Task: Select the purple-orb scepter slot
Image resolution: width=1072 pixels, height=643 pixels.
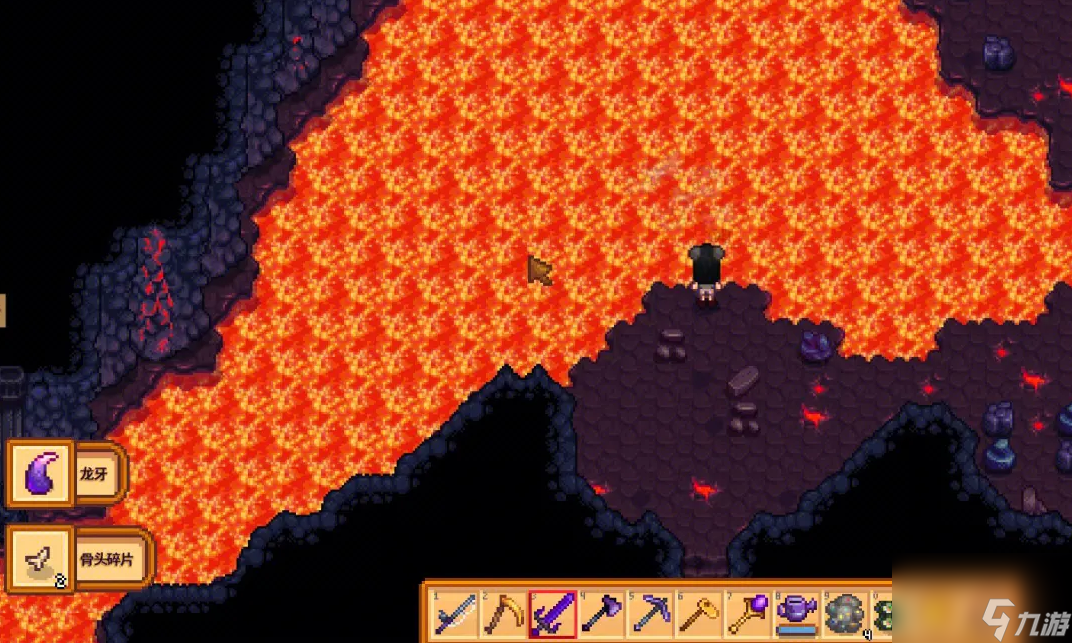Action: coord(748,613)
